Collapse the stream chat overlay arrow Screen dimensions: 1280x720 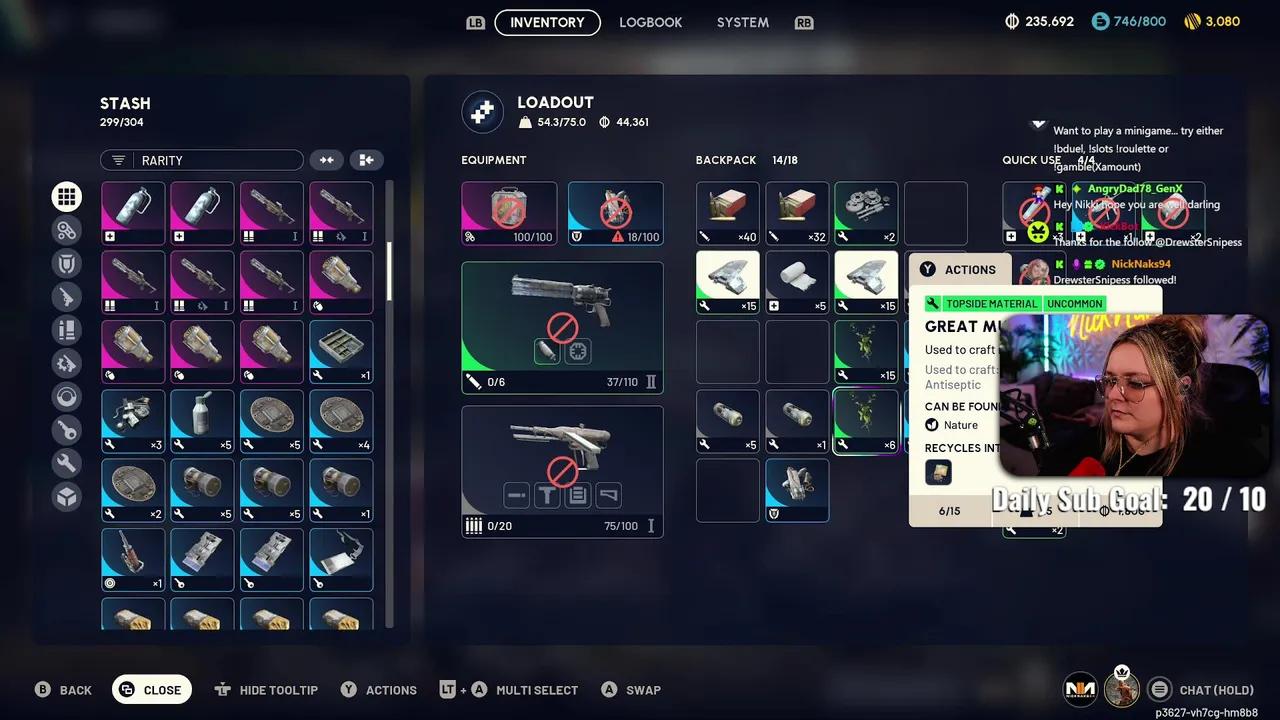pyautogui.click(x=1038, y=124)
